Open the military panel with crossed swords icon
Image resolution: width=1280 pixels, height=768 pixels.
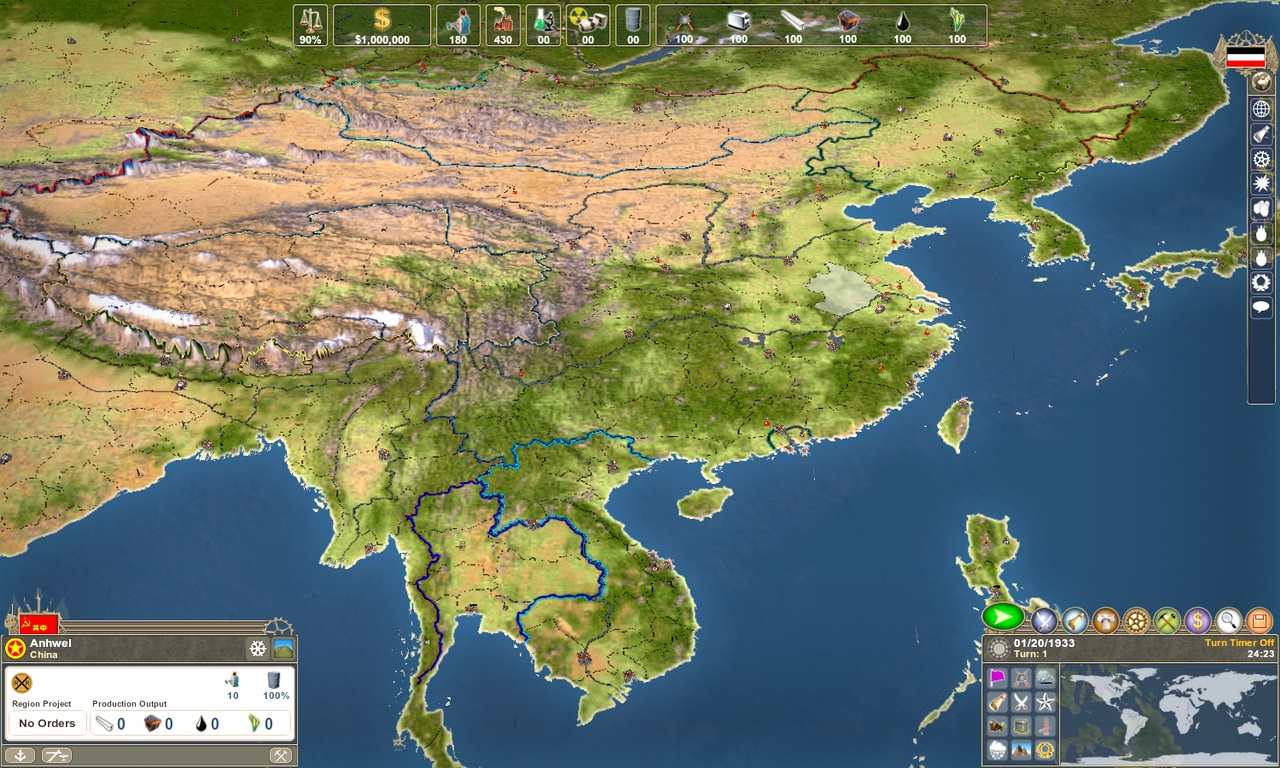pyautogui.click(x=1044, y=620)
